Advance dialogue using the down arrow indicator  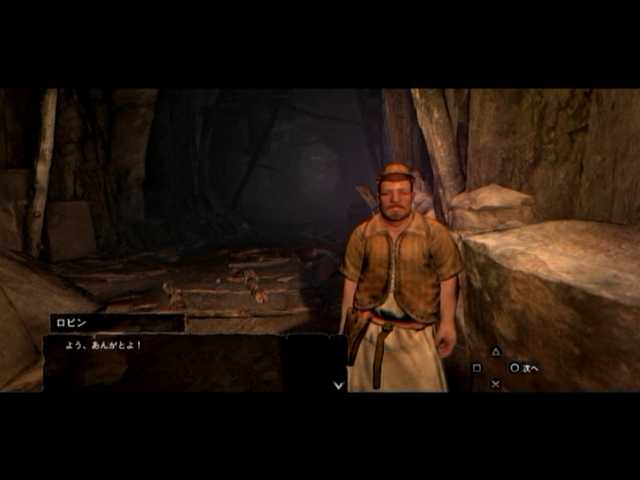[x=339, y=383]
